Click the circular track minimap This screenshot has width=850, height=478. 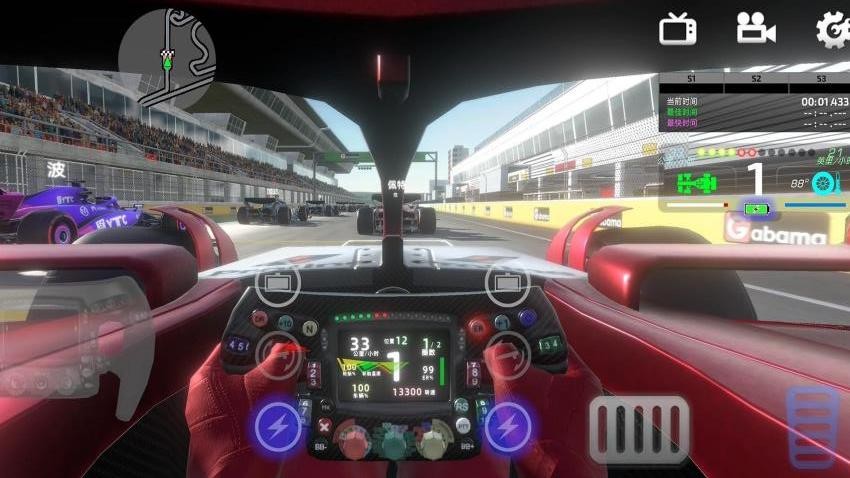coord(167,57)
